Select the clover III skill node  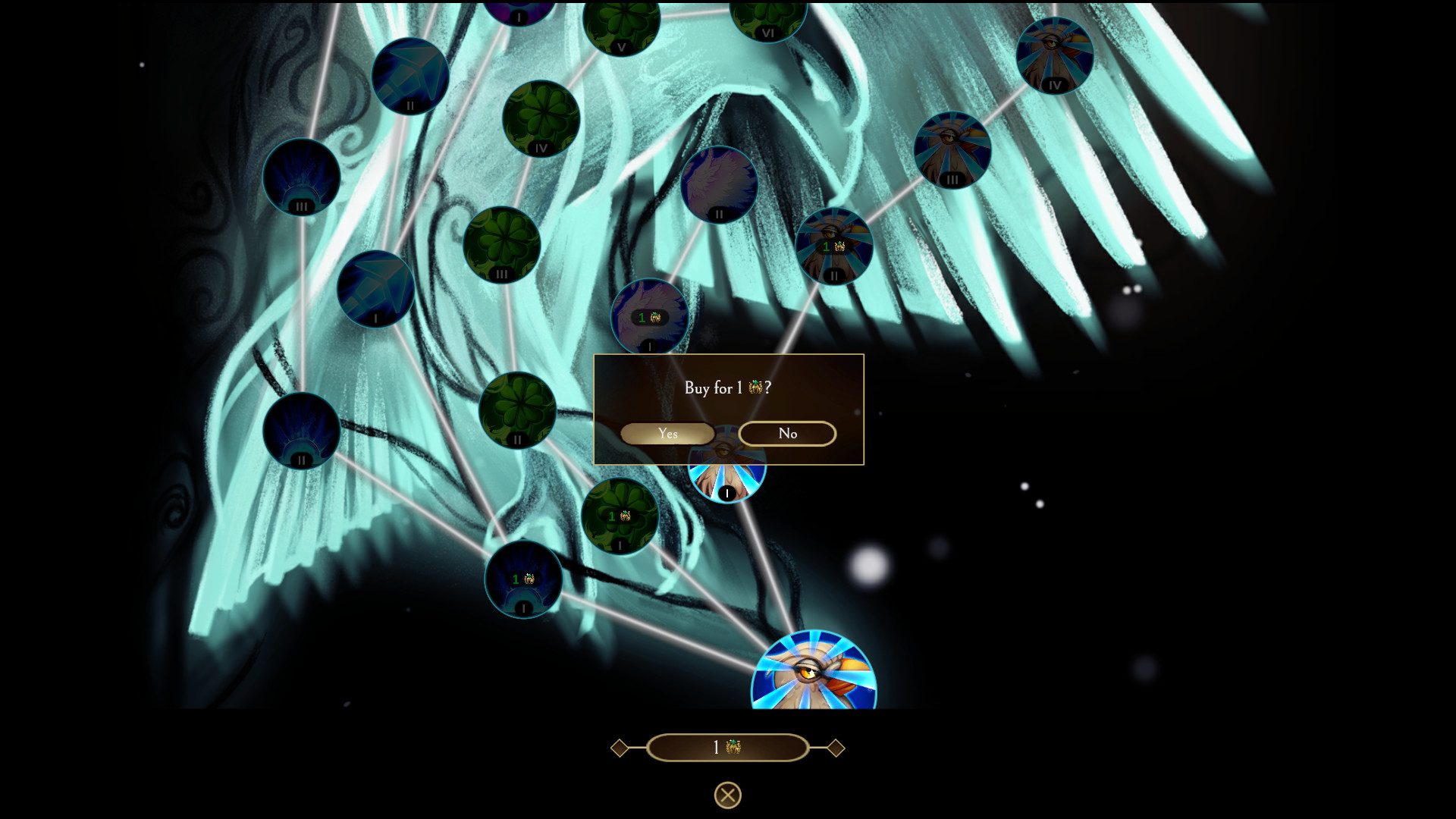pyautogui.click(x=500, y=244)
